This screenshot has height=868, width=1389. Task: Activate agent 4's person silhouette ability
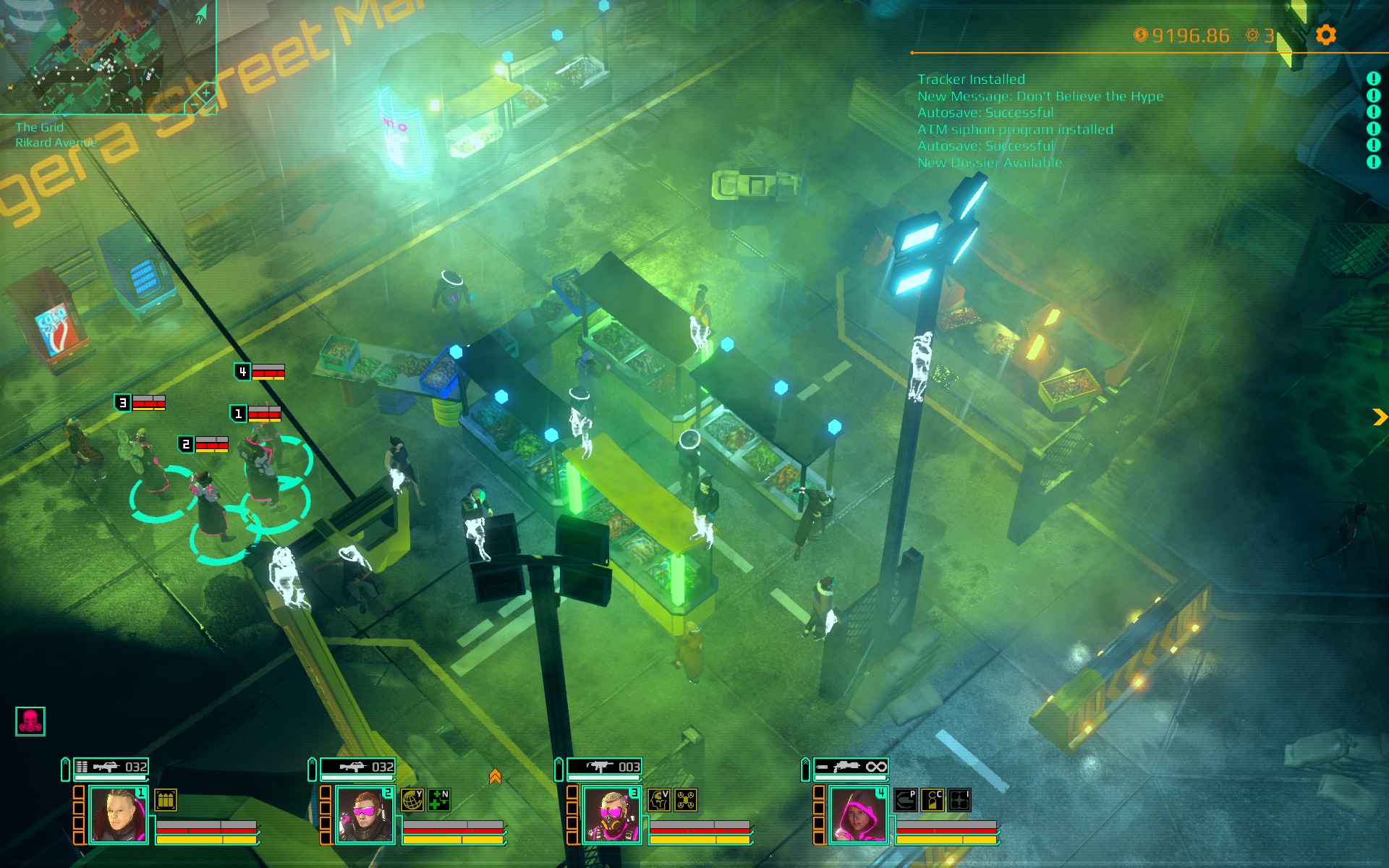(x=933, y=800)
